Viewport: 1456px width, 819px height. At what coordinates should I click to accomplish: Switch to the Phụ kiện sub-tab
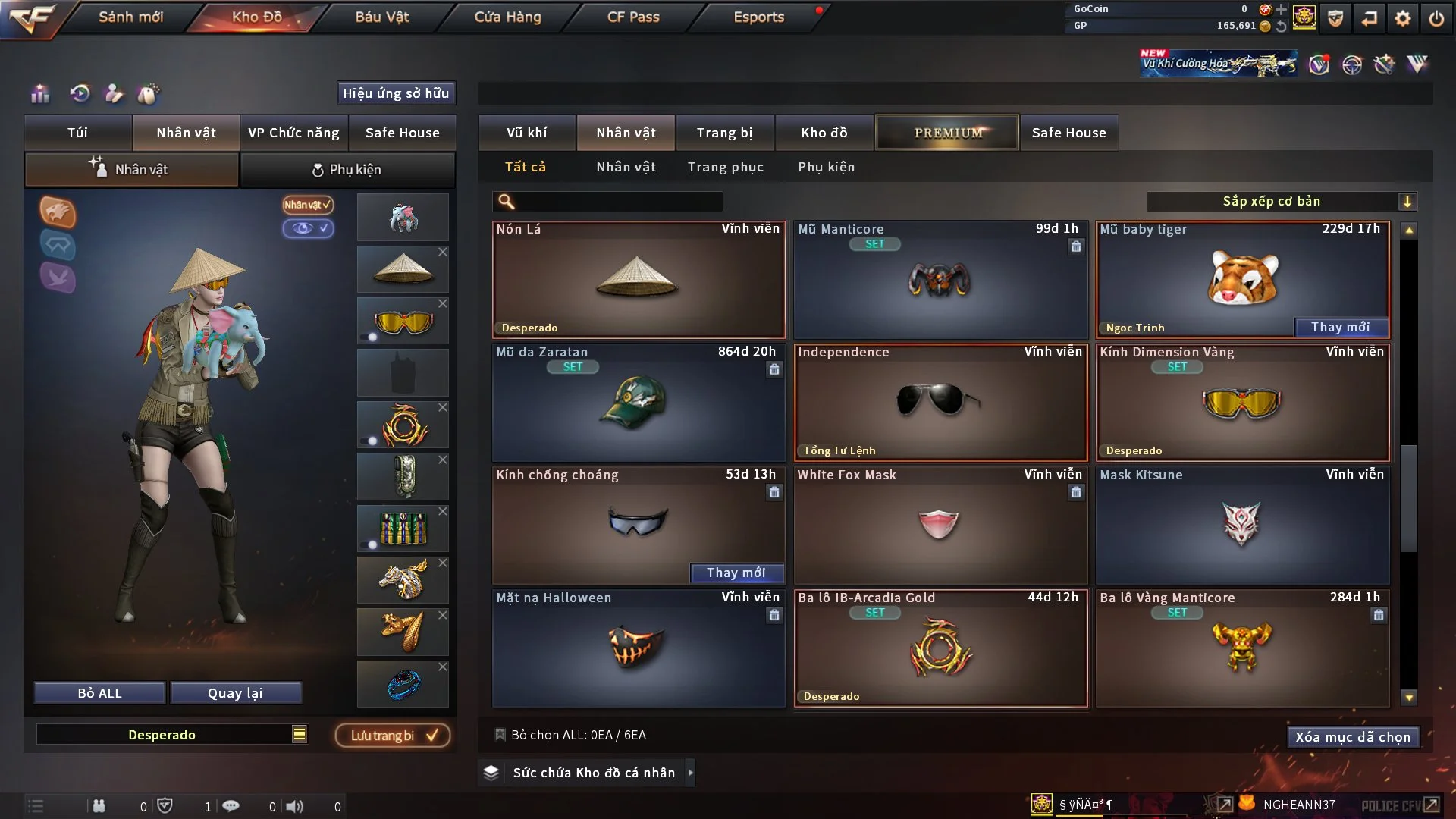pyautogui.click(x=347, y=170)
